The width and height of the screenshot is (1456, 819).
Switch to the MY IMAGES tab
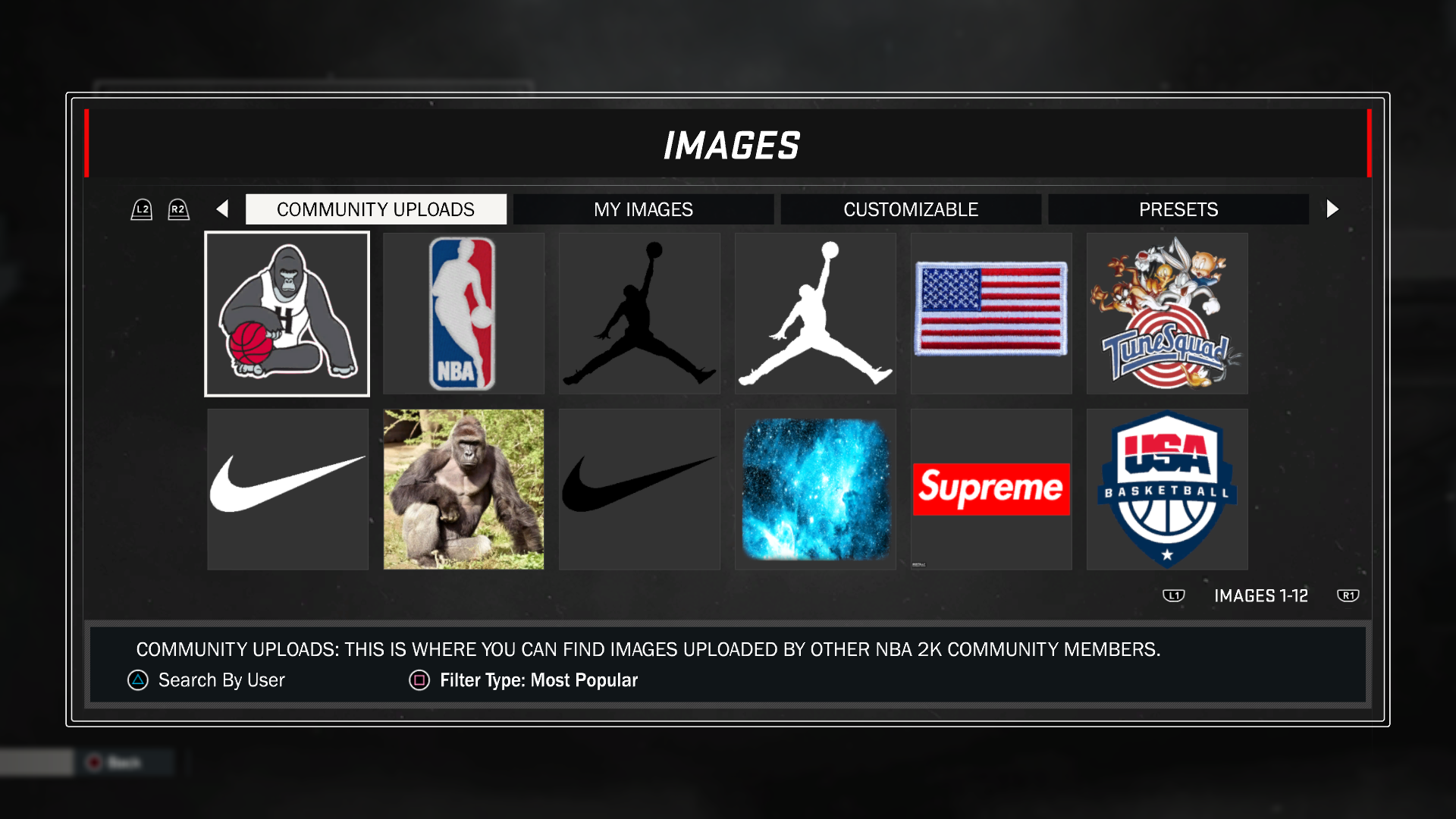[642, 209]
